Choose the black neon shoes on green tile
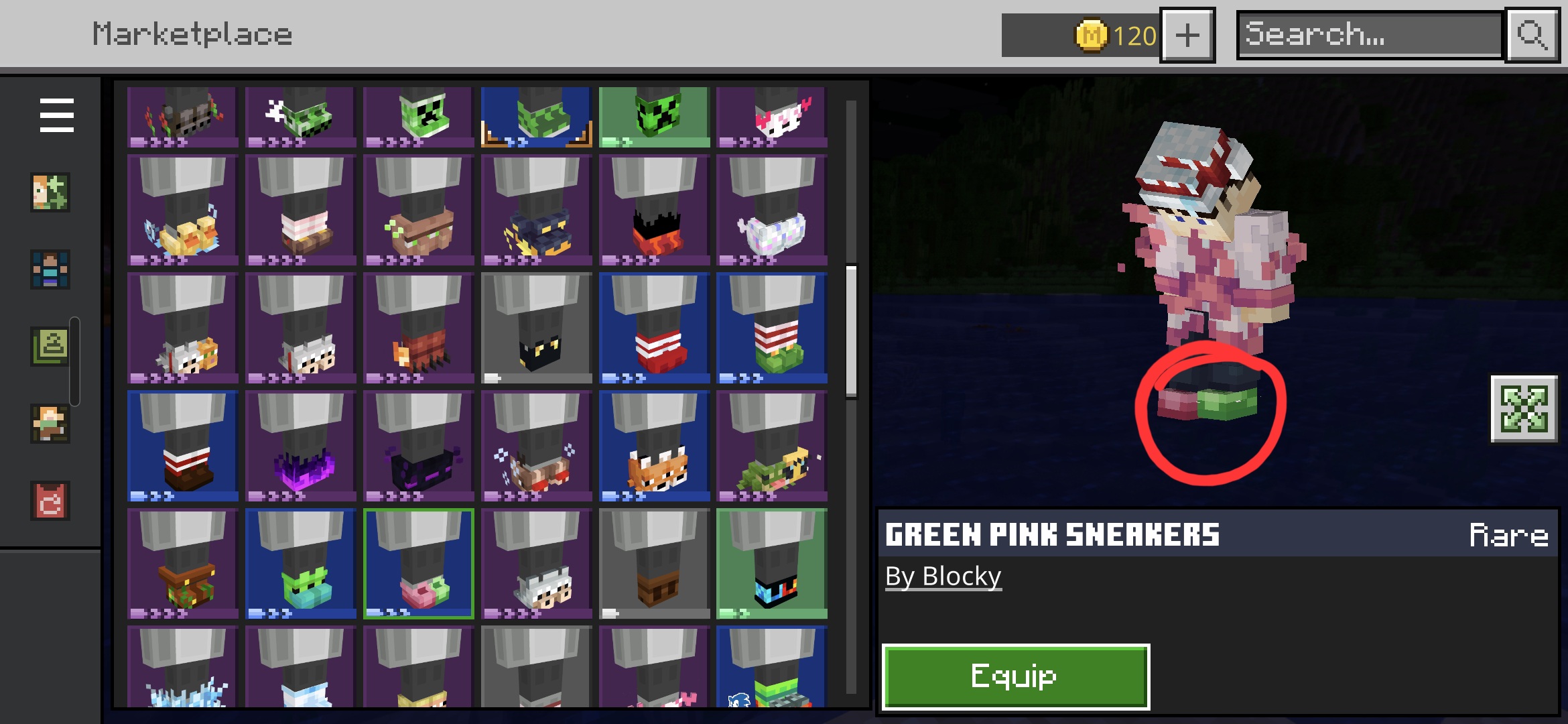This screenshot has width=1568, height=724. tap(772, 564)
